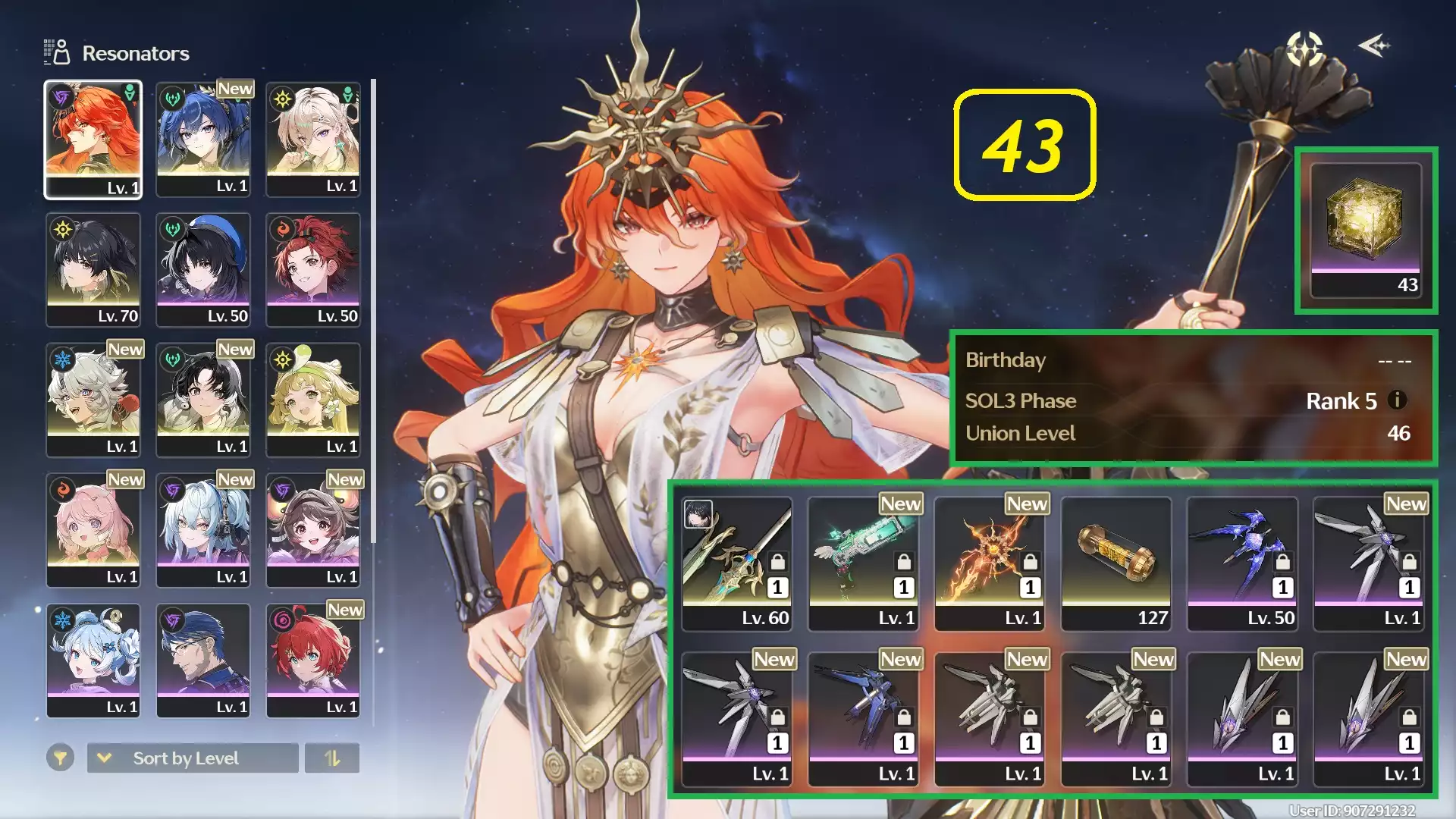
Task: Select the orange-haired resonator portrait
Action: coord(93,140)
